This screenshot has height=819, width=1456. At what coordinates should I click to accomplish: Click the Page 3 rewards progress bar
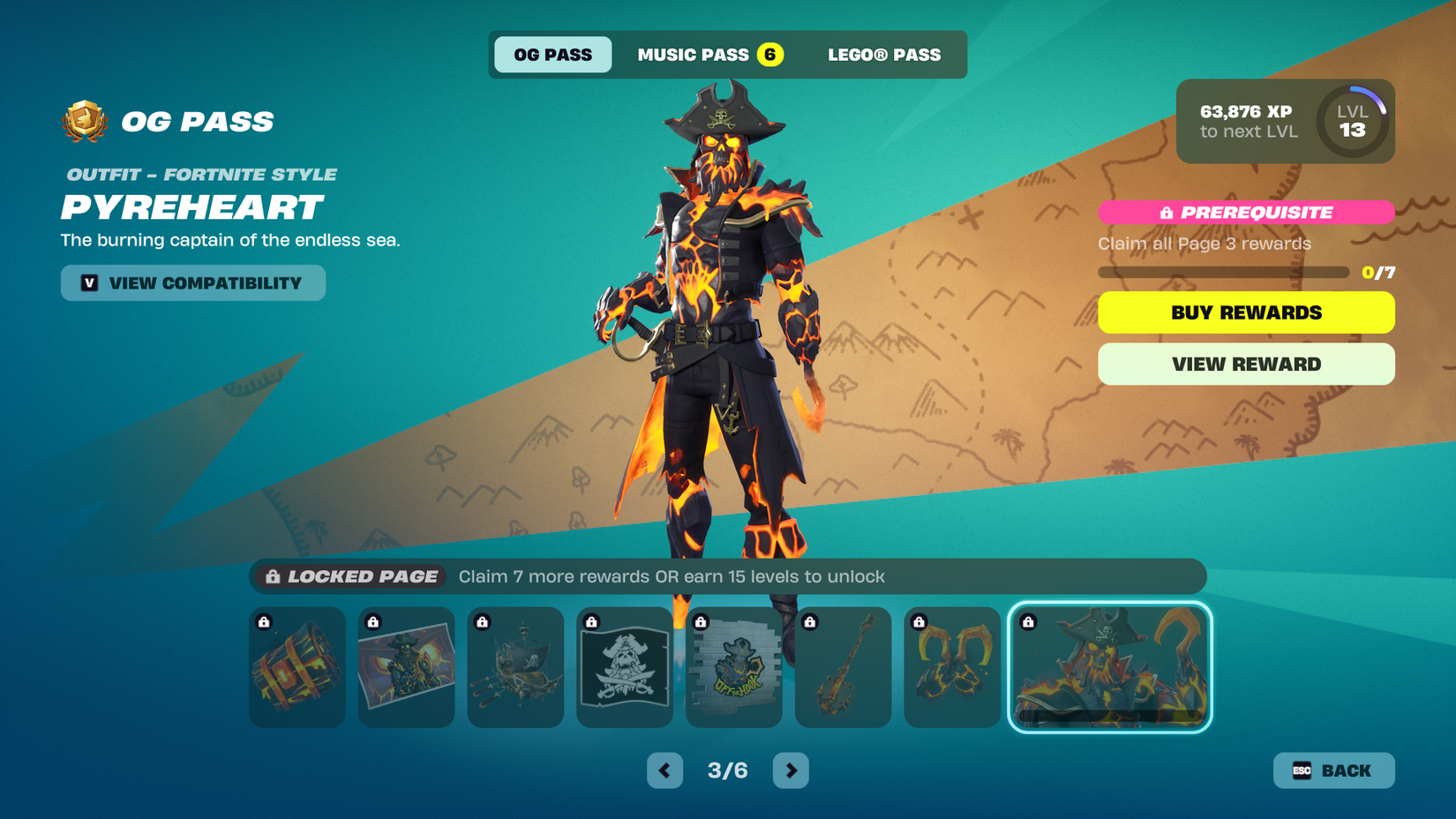click(1222, 273)
